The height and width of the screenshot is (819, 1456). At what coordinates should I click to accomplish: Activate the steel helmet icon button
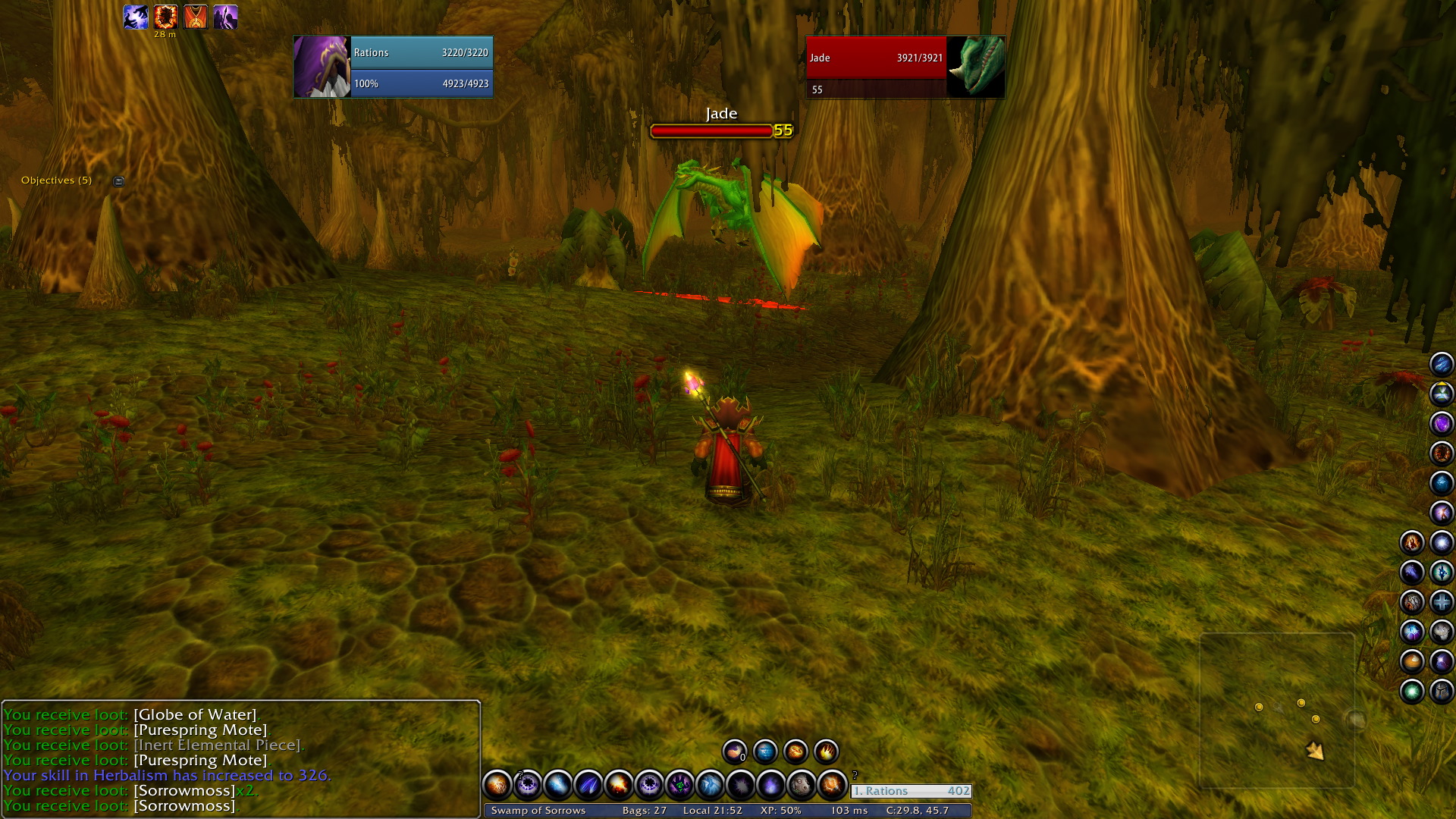(1442, 692)
